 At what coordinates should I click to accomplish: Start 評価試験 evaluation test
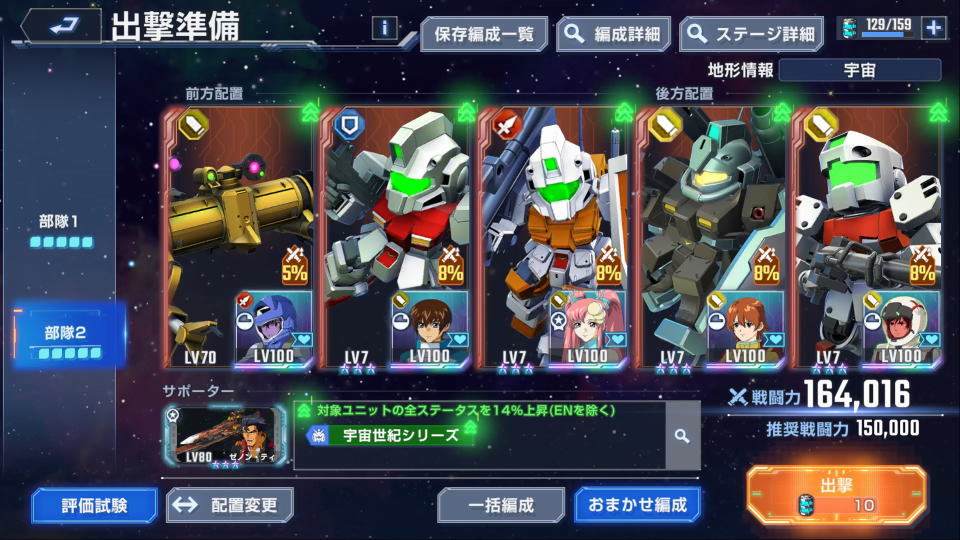[94, 505]
